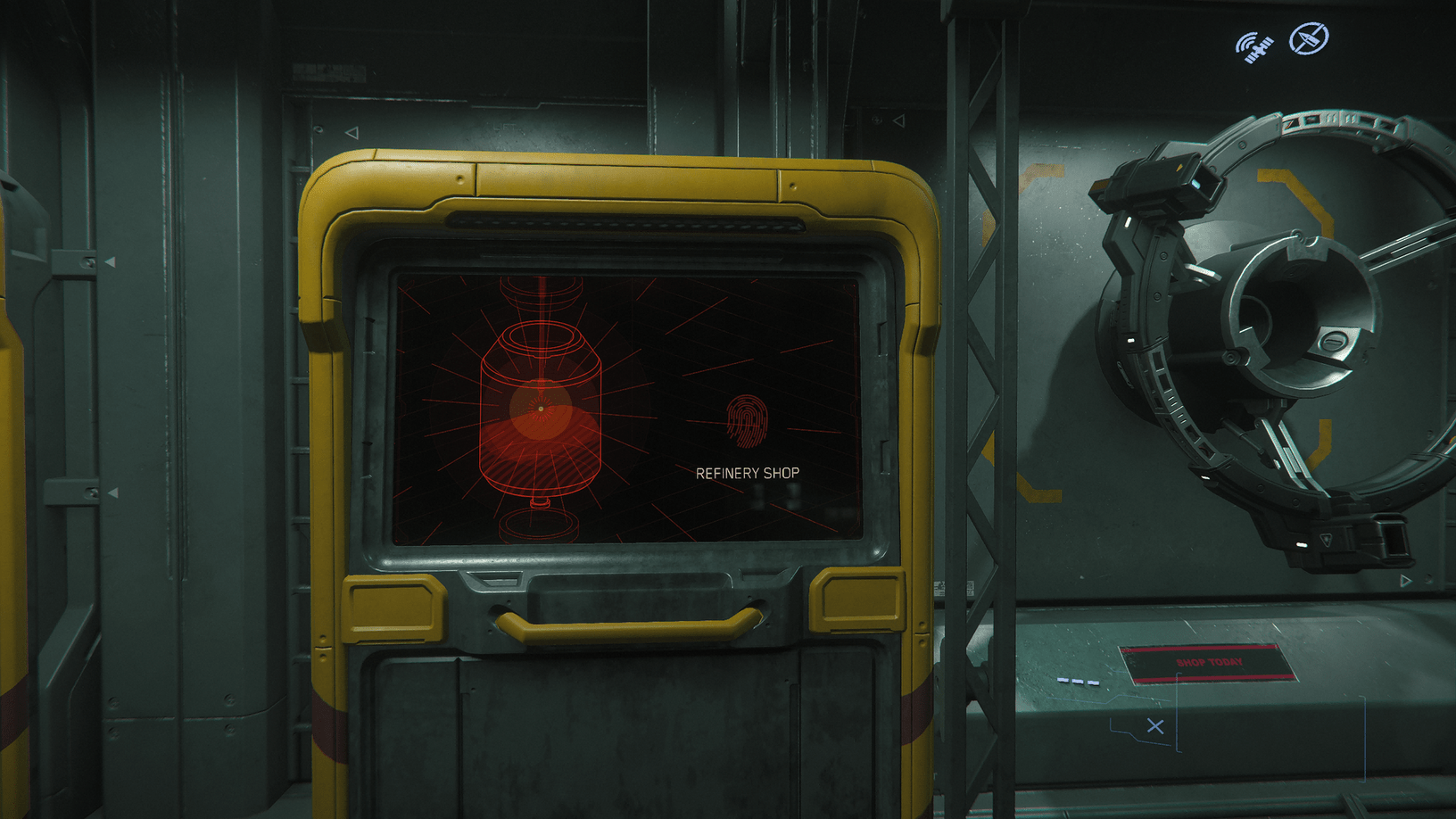This screenshot has height=819, width=1456.
Task: Click the blue X HUD marker
Action: (x=1154, y=727)
